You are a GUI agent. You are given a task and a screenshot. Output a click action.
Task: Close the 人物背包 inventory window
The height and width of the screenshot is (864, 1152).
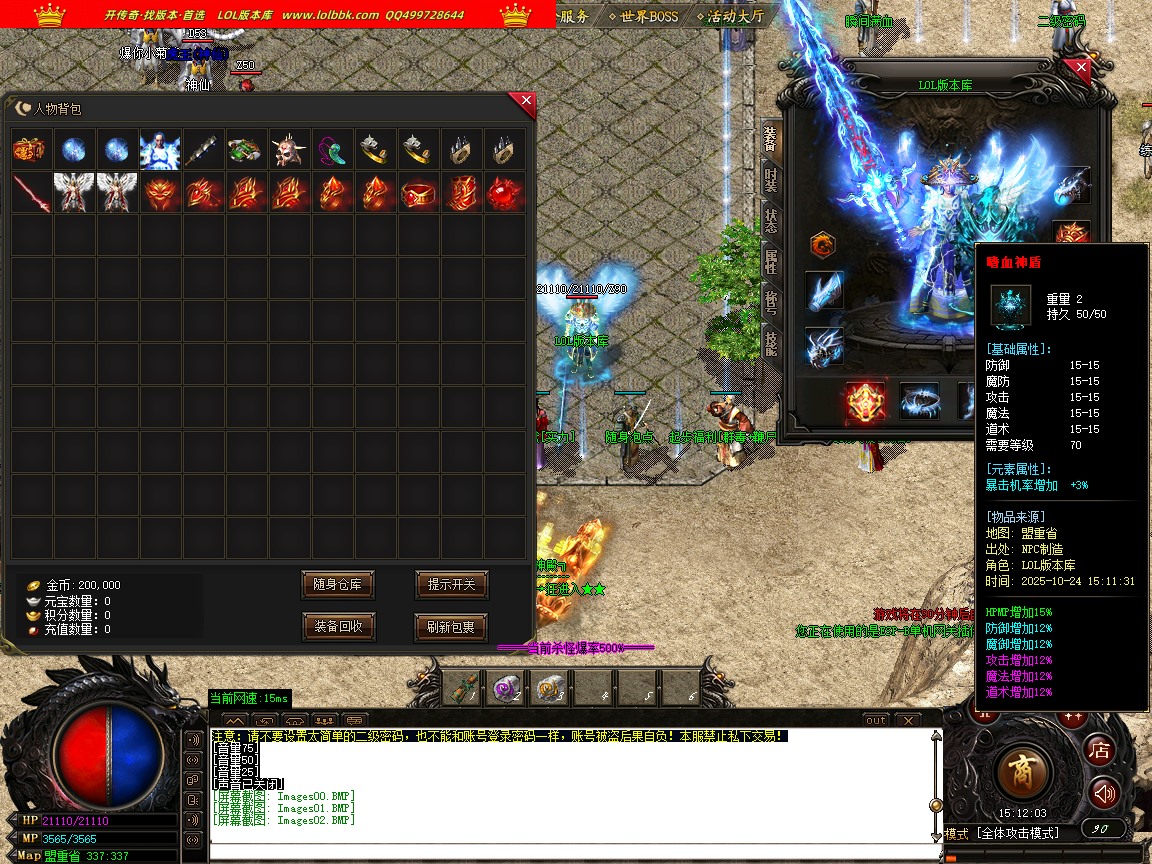tap(526, 100)
